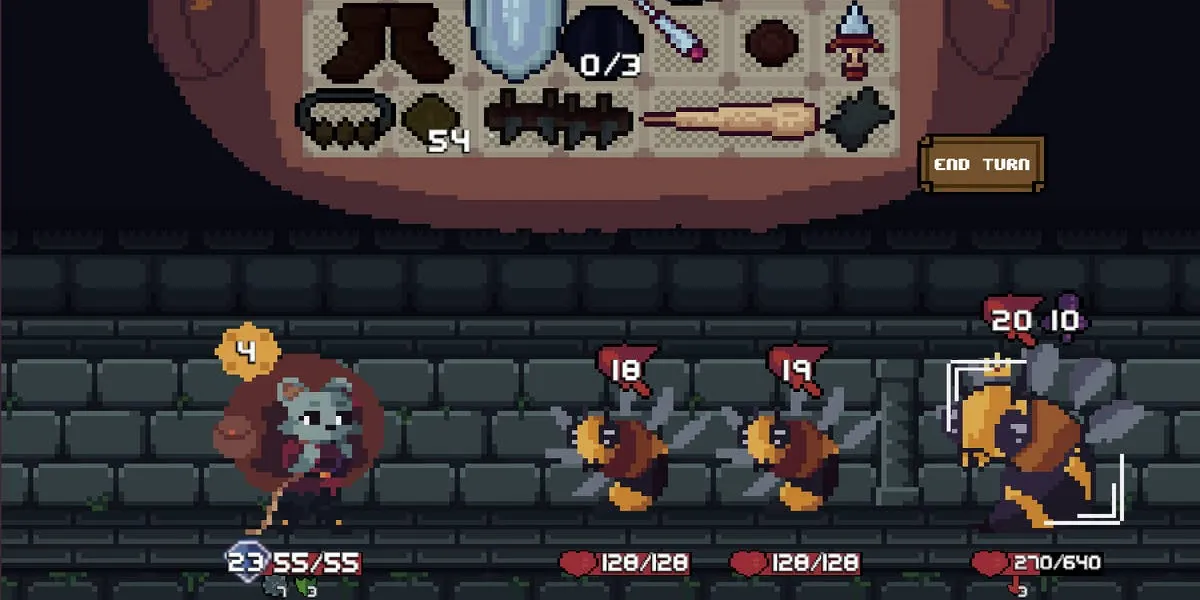Click the End Turn button
This screenshot has height=600, width=1200.
coord(981,165)
